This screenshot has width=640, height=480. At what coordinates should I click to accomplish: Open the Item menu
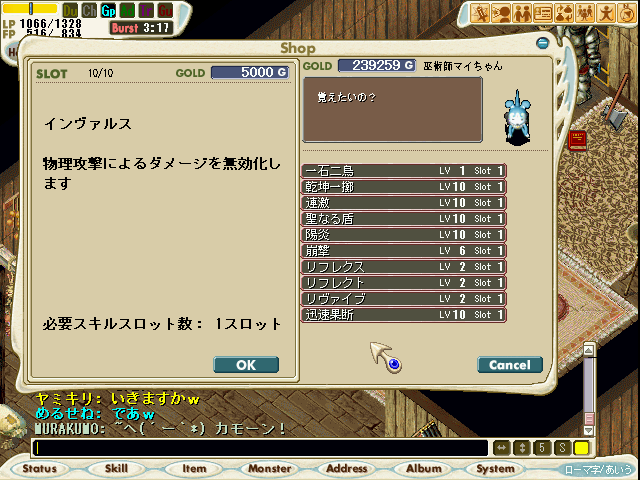tap(193, 468)
